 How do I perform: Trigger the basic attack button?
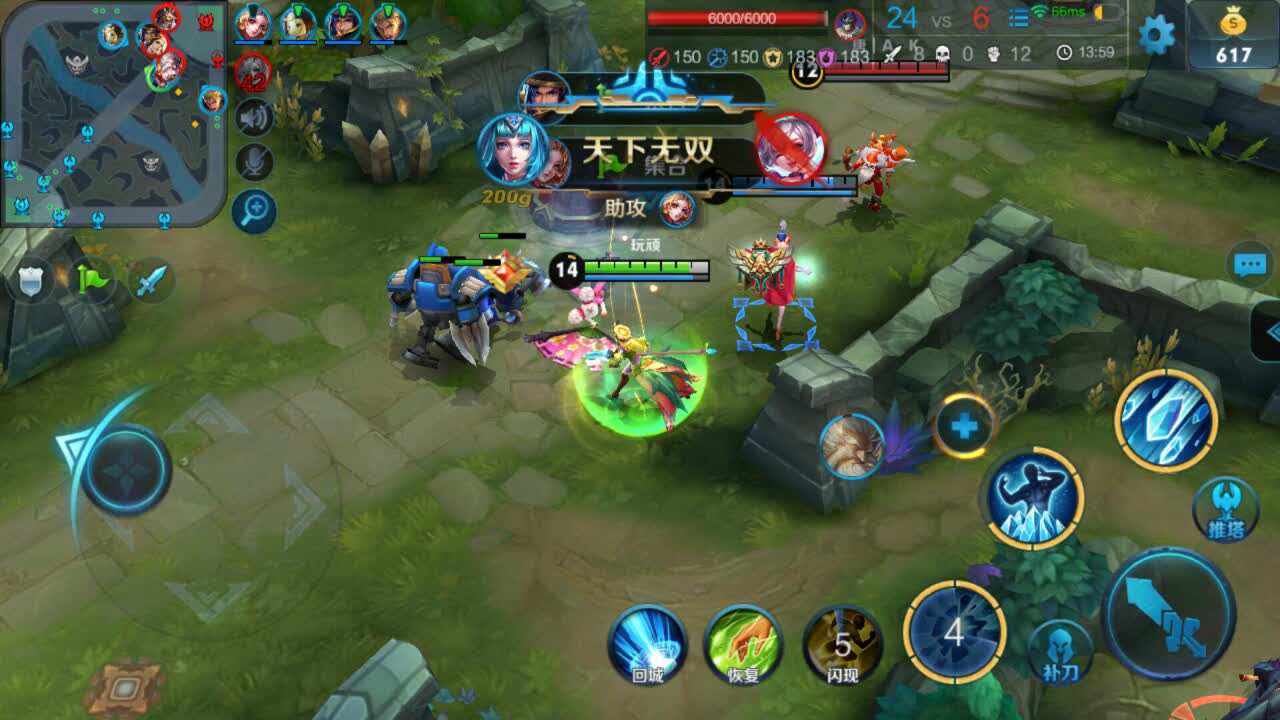(x=1168, y=613)
